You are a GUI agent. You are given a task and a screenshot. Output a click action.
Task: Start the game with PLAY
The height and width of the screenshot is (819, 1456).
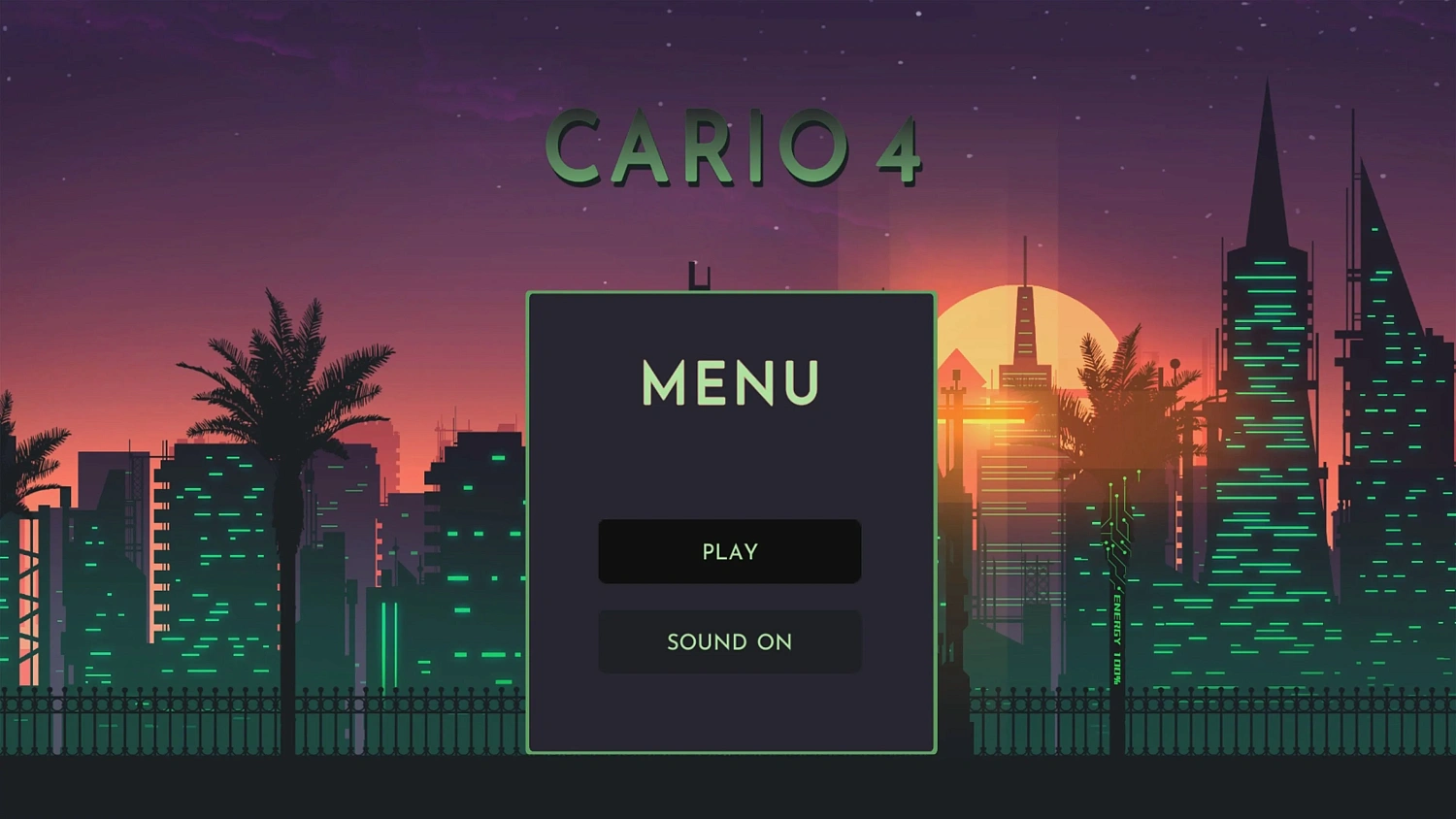729,551
